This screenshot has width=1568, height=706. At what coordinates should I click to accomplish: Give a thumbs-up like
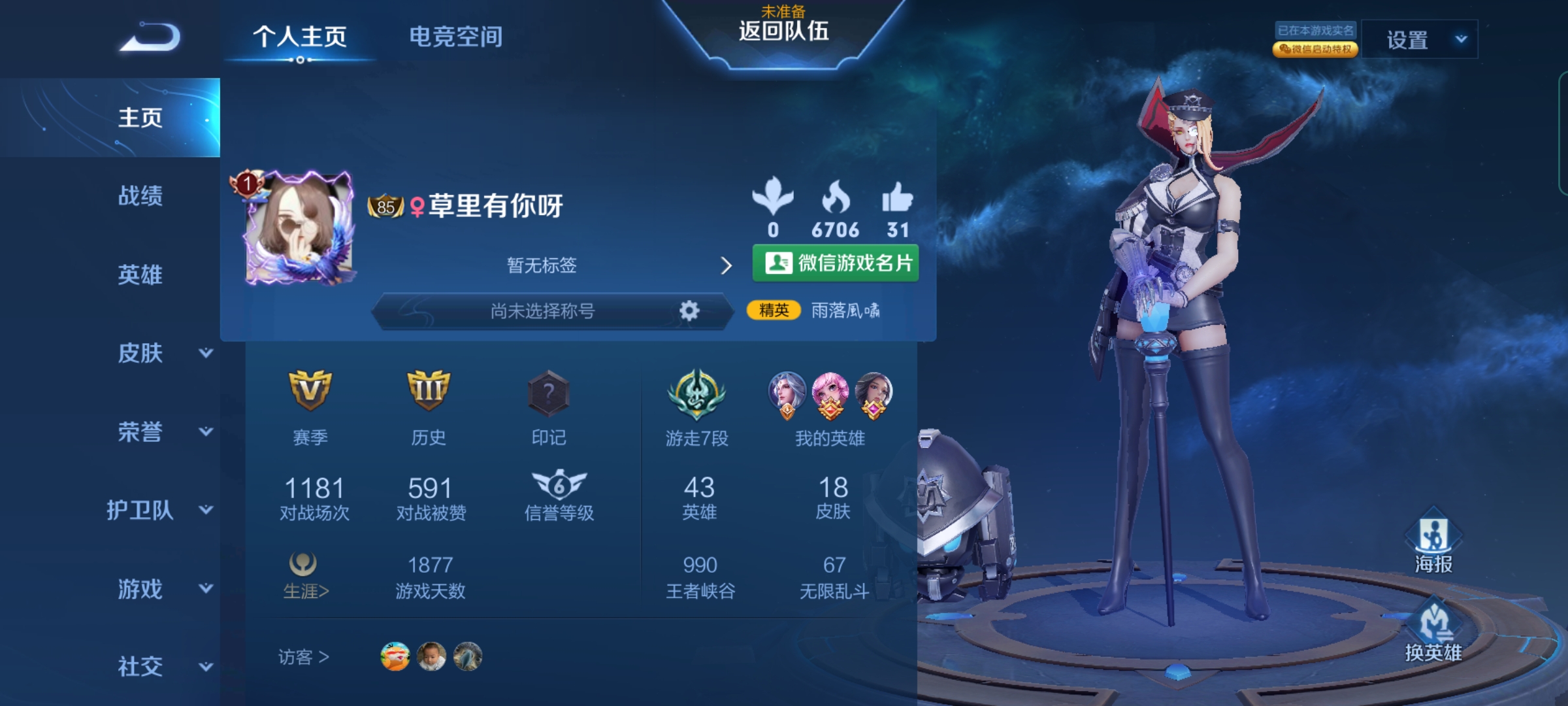[x=897, y=197]
